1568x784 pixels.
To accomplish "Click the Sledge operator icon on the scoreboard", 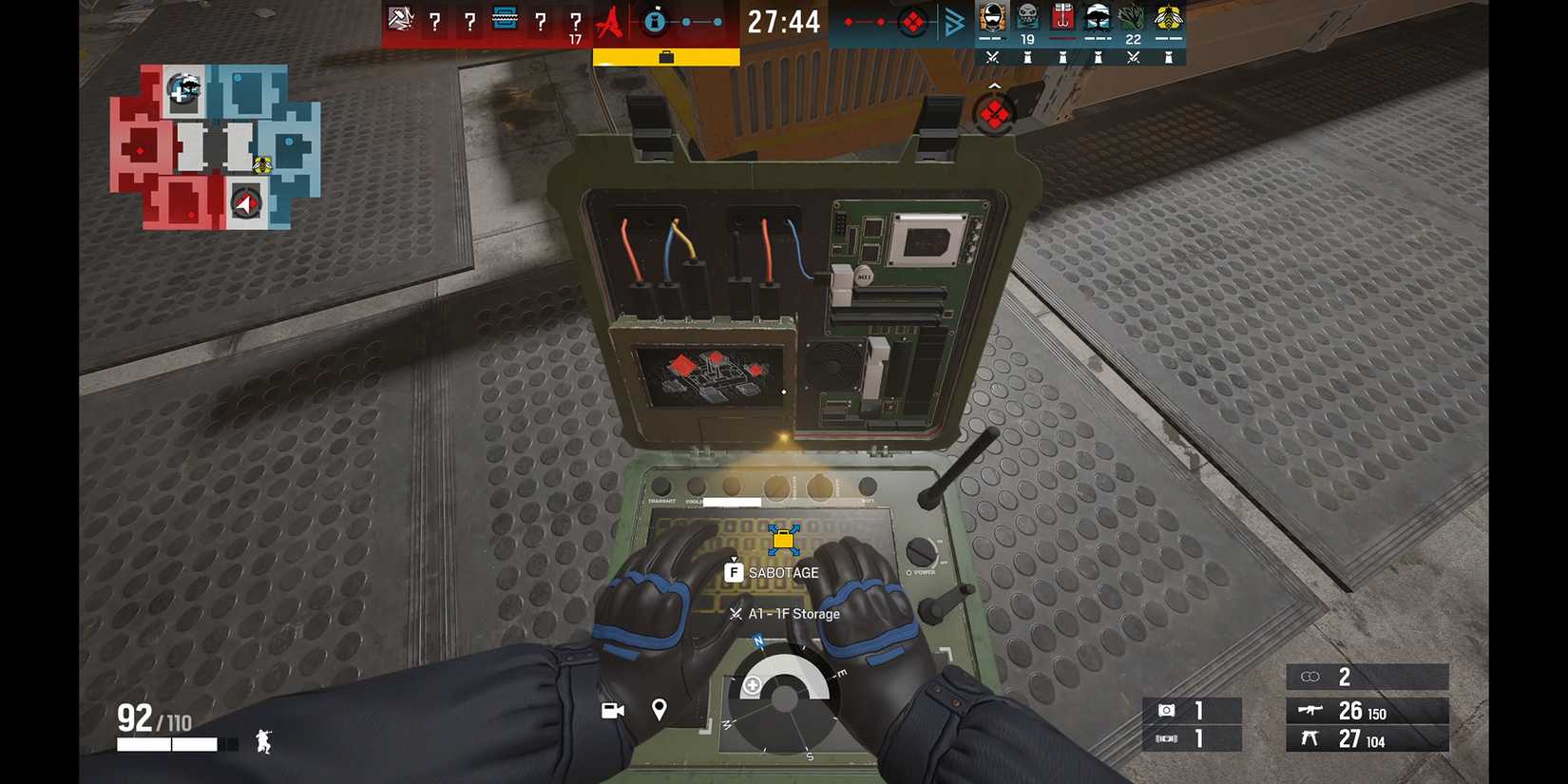I will pos(400,21).
